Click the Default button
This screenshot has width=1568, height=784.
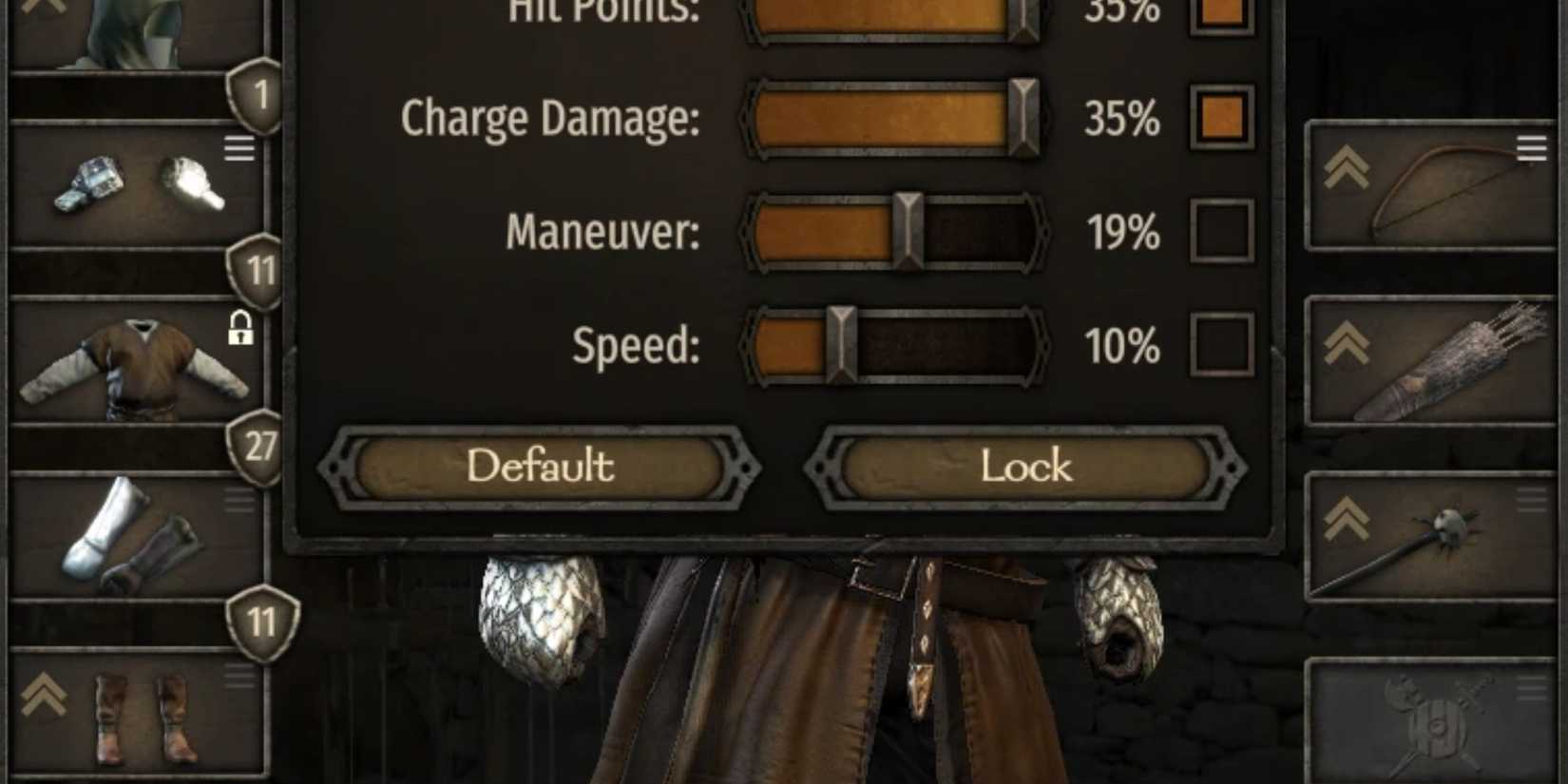tap(540, 467)
